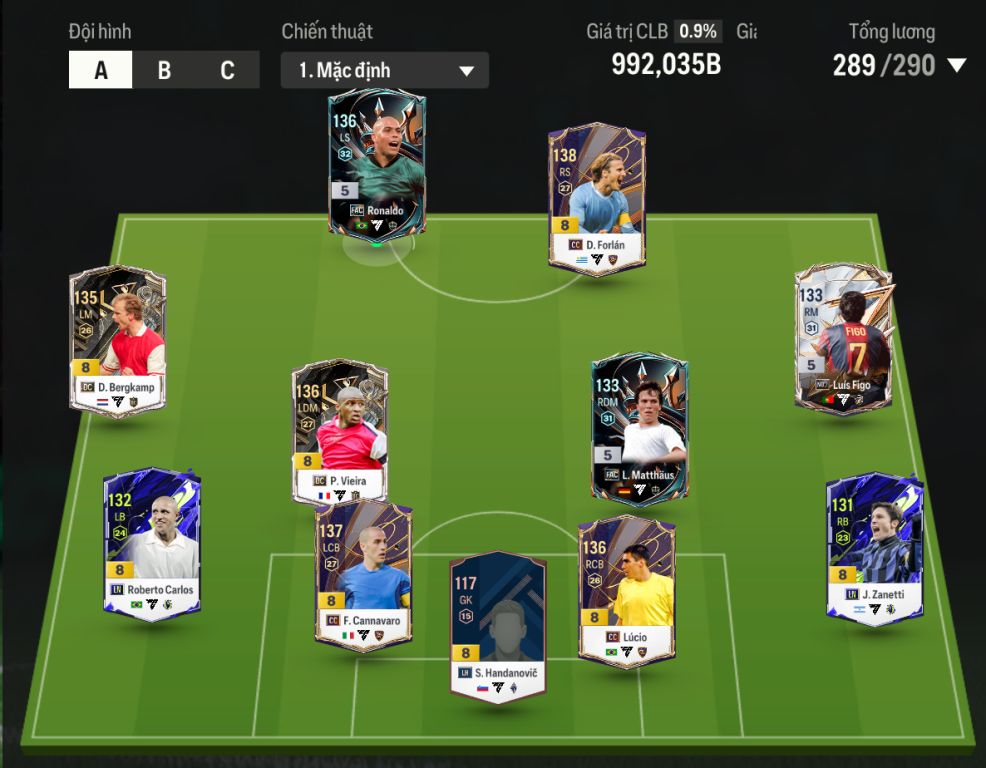
Task: Choose the Luis Figo right midfielder card
Action: click(843, 339)
